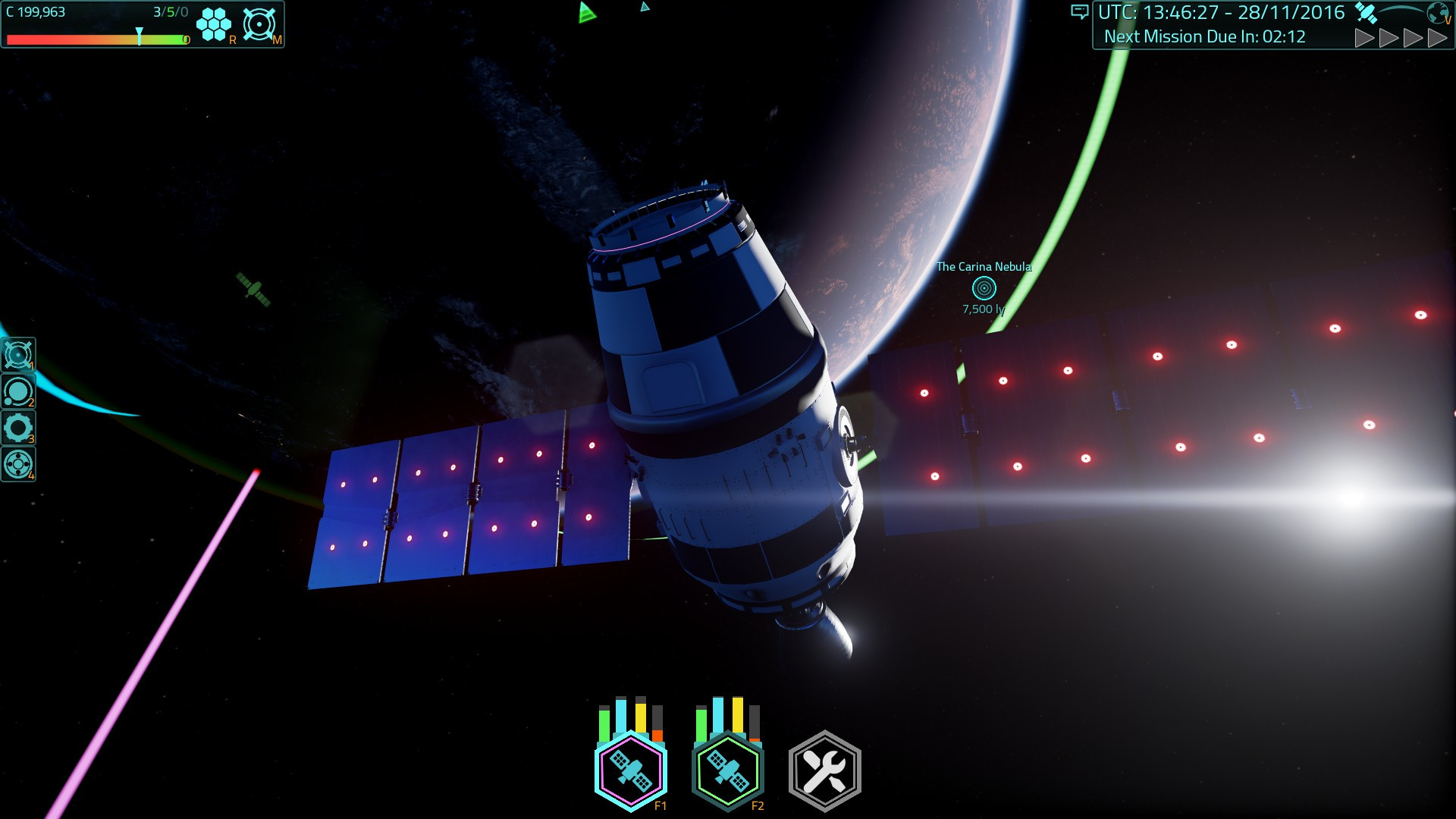The width and height of the screenshot is (1456, 819).
Task: Click the 3/5/0 satellite counter
Action: pyautogui.click(x=171, y=11)
